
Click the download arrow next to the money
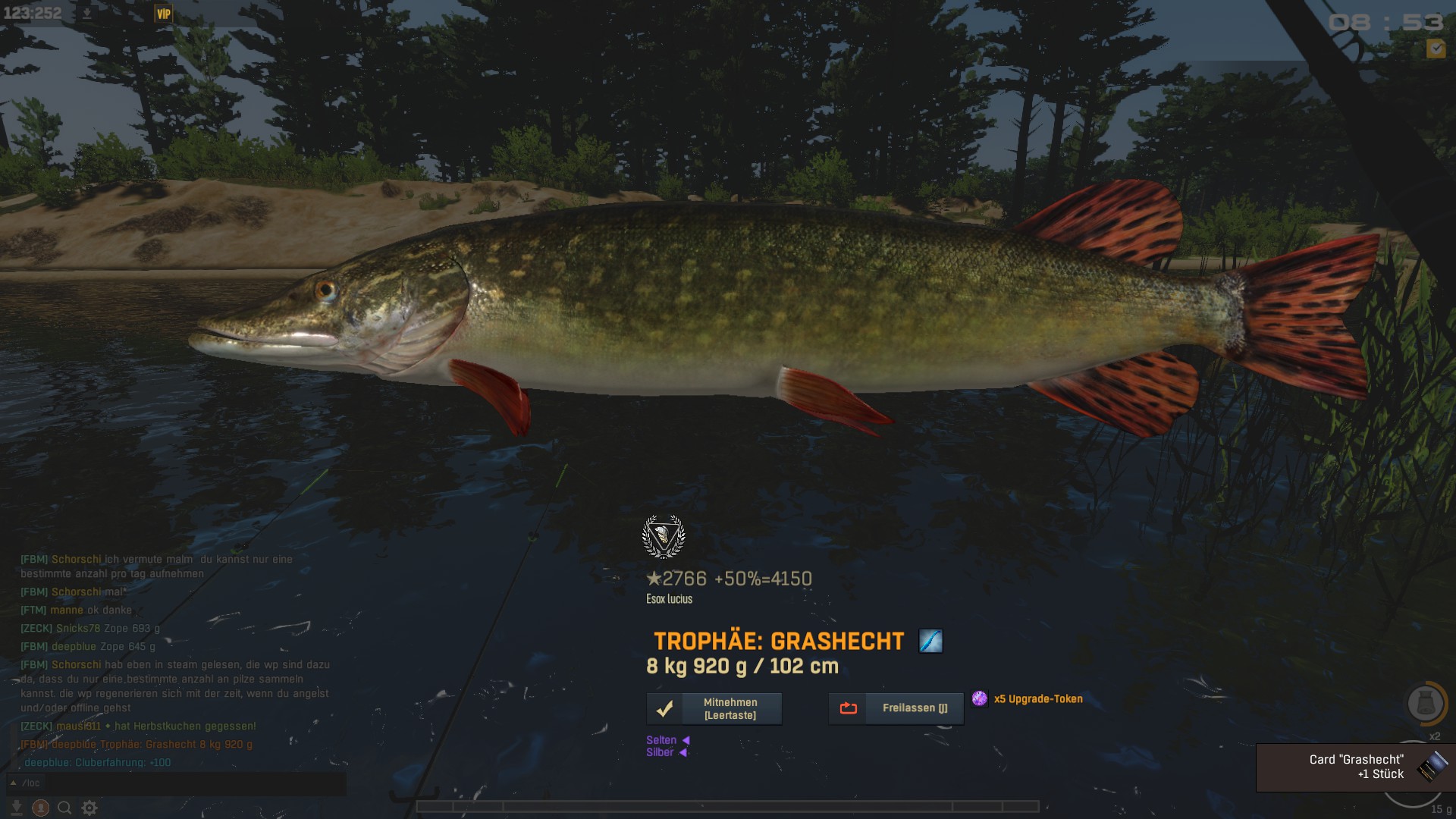(87, 14)
